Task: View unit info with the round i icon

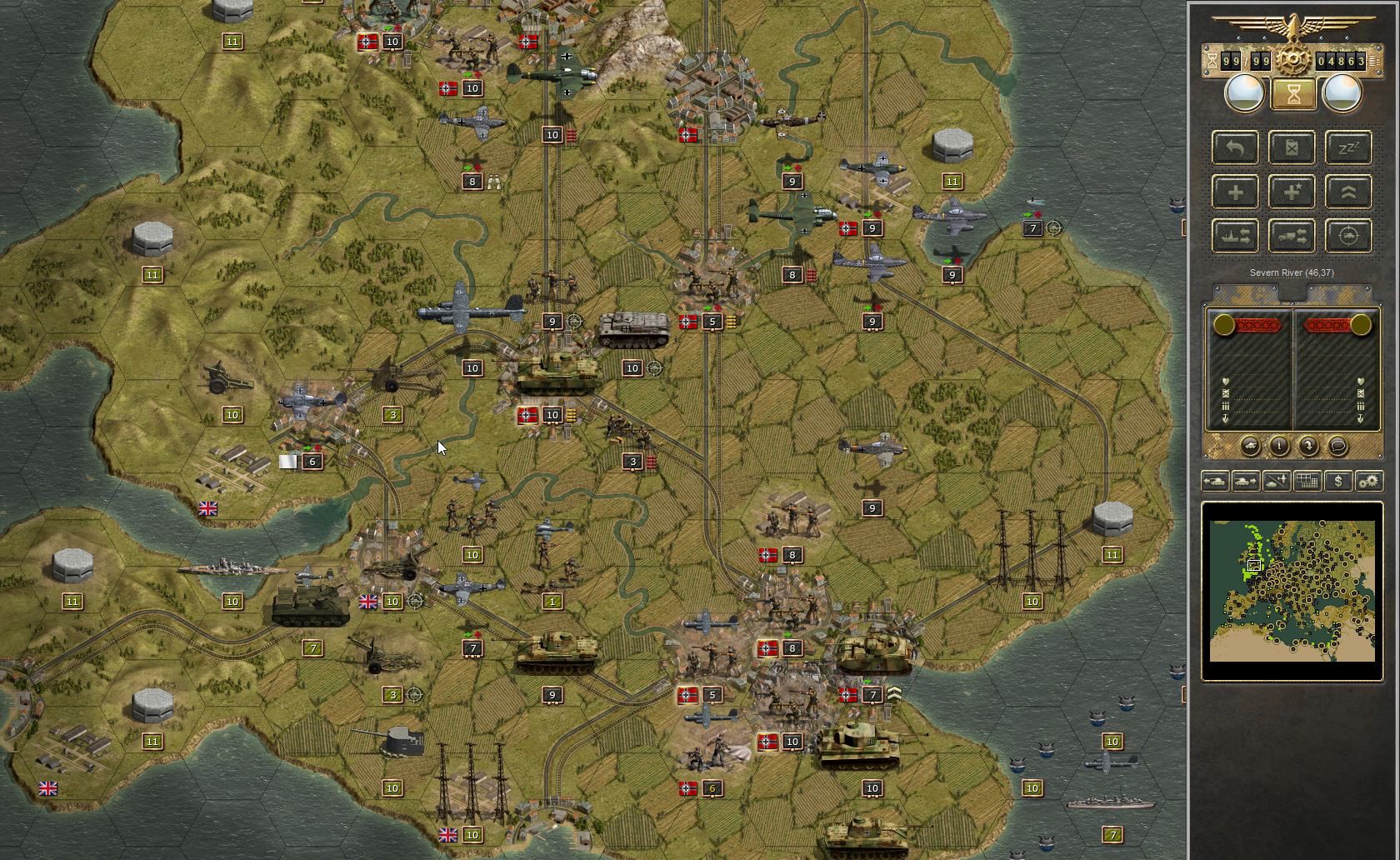Action: click(x=1279, y=446)
